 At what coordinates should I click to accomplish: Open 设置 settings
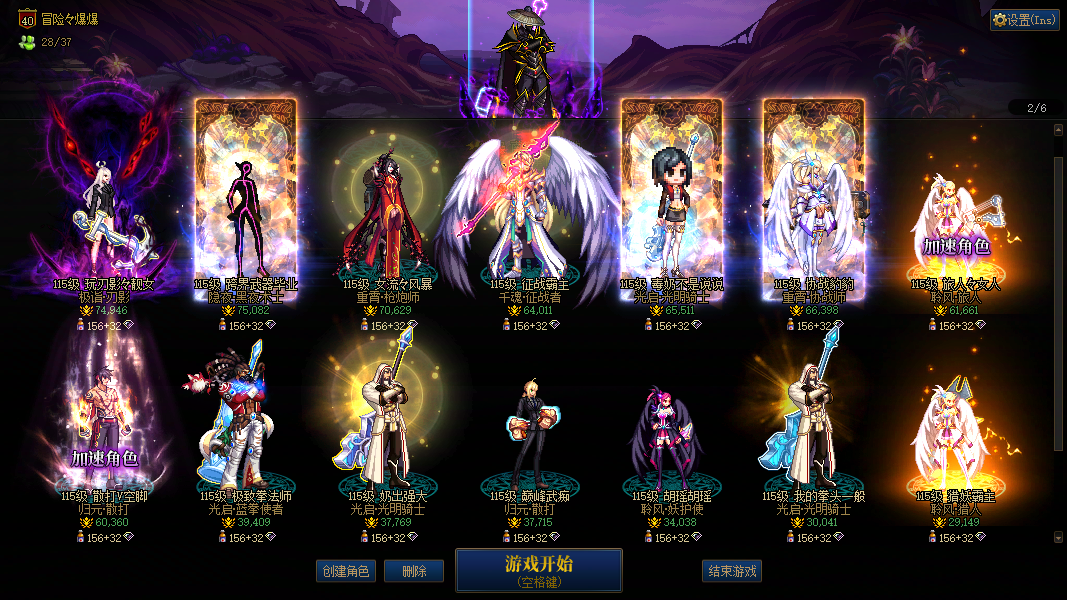click(x=1025, y=20)
